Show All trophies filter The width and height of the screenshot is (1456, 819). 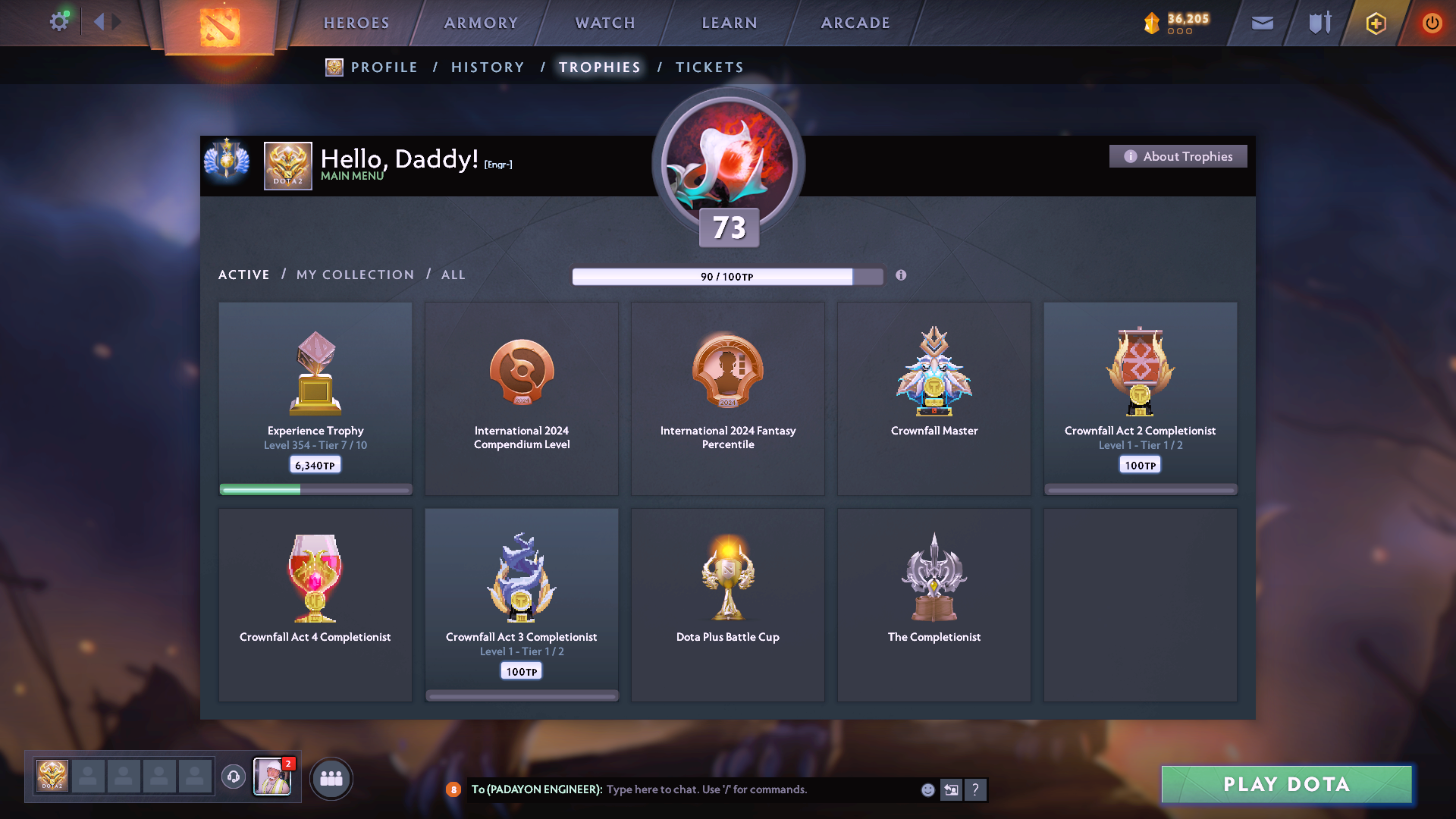click(x=453, y=275)
